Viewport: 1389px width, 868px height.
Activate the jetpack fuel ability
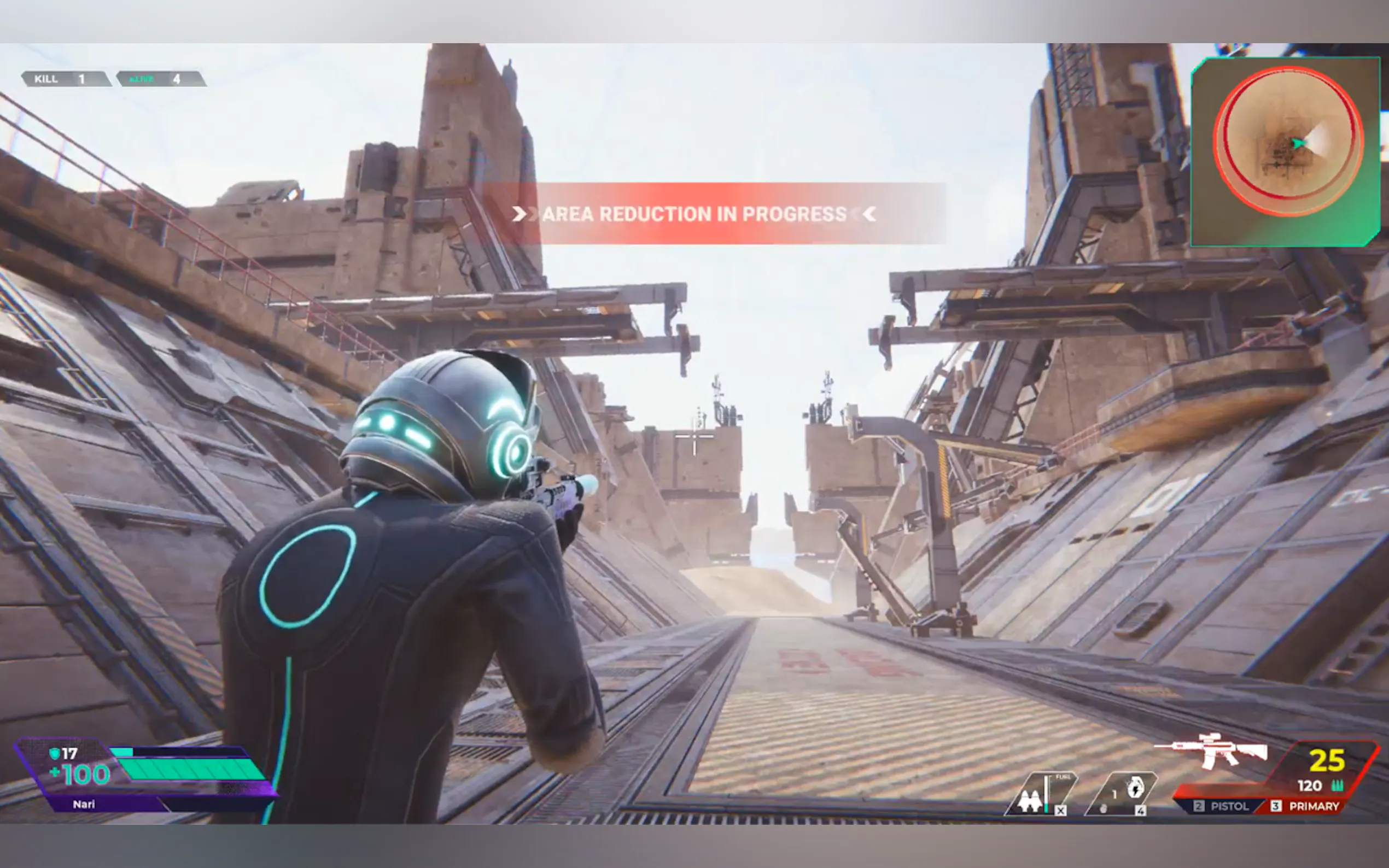pos(1040,795)
